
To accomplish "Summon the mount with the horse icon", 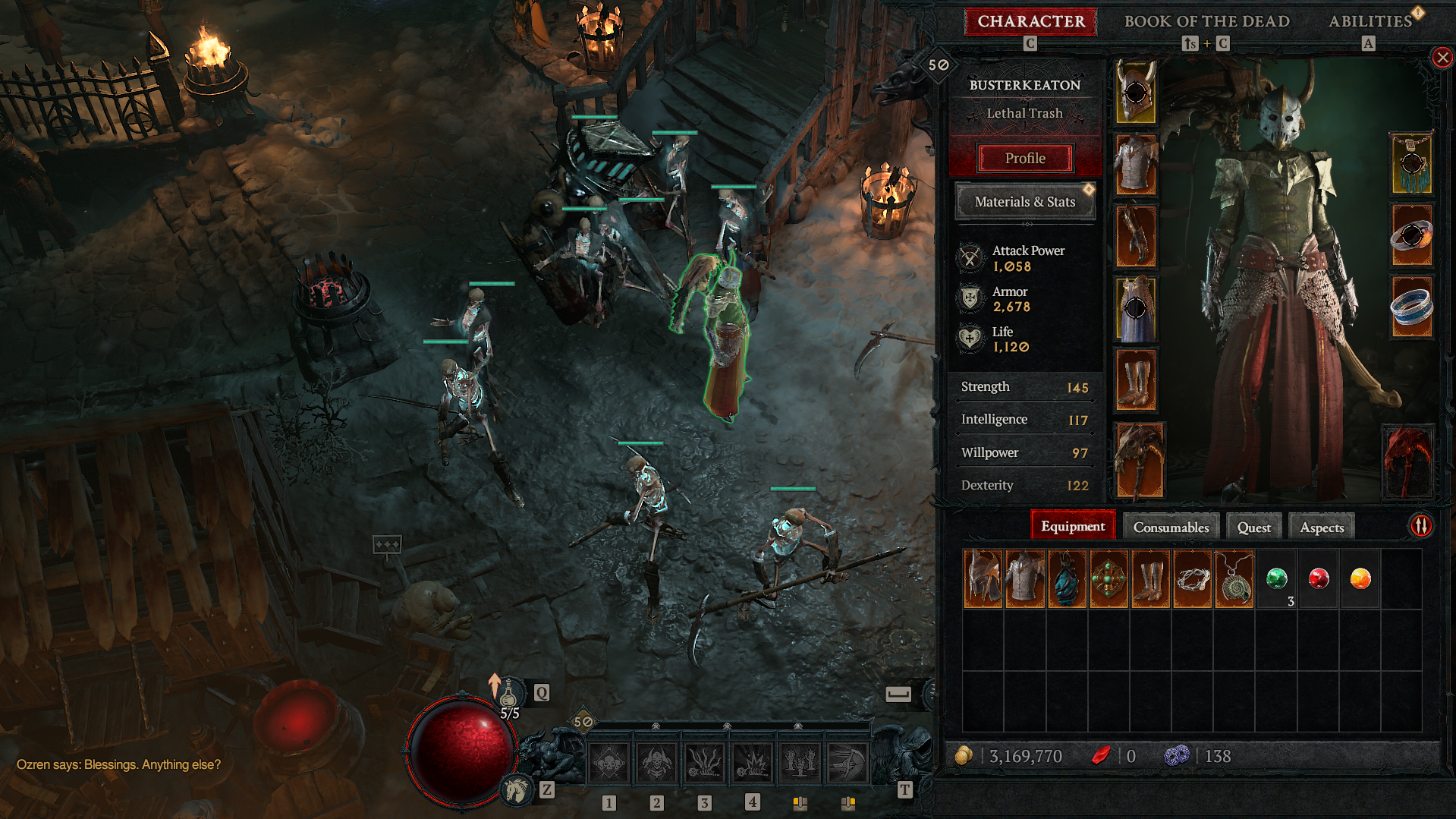I will click(x=517, y=790).
